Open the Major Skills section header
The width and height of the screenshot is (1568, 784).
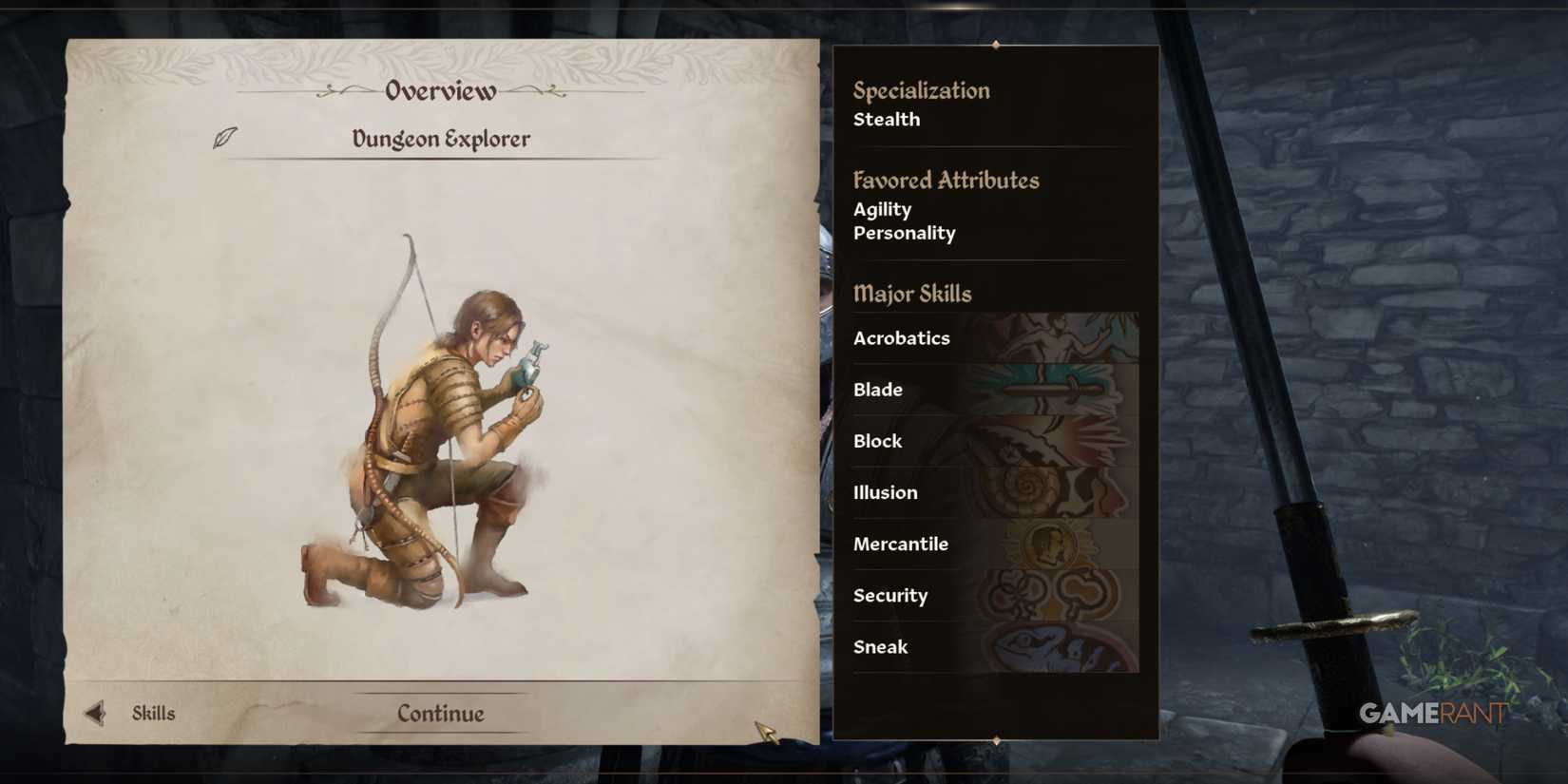point(912,295)
